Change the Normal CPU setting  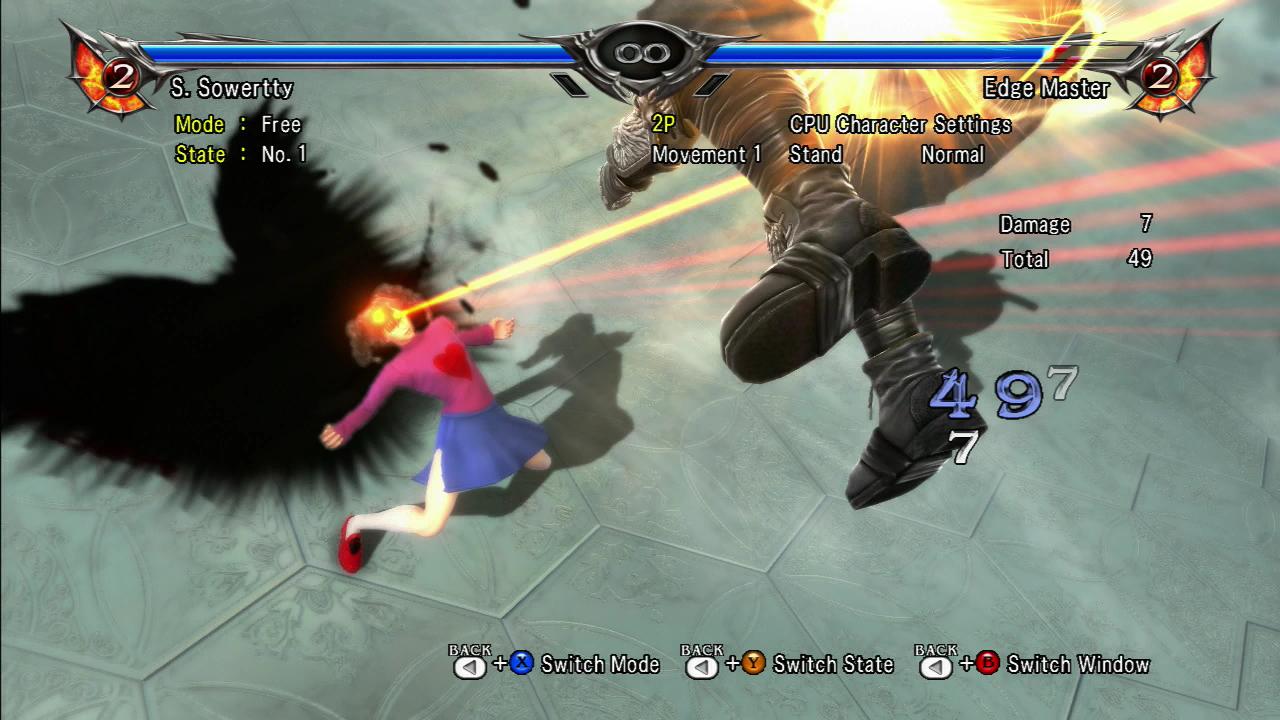(952, 155)
